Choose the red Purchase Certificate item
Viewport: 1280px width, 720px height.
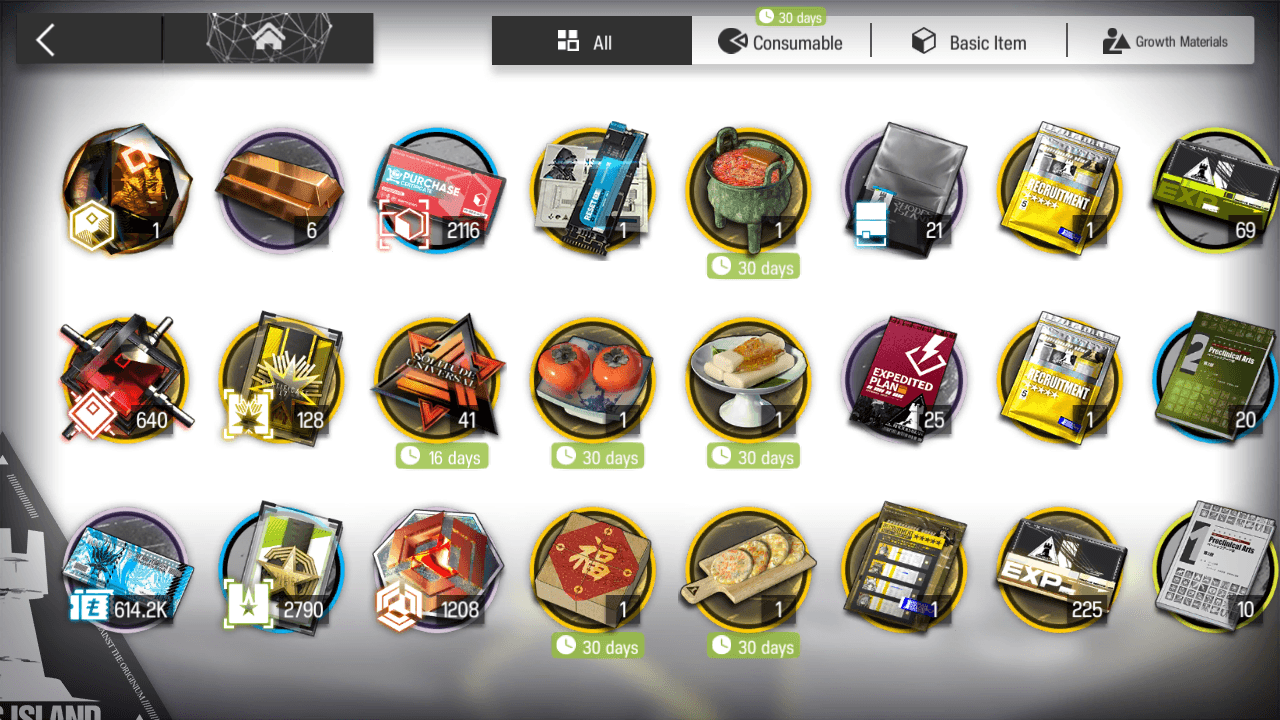pos(436,190)
